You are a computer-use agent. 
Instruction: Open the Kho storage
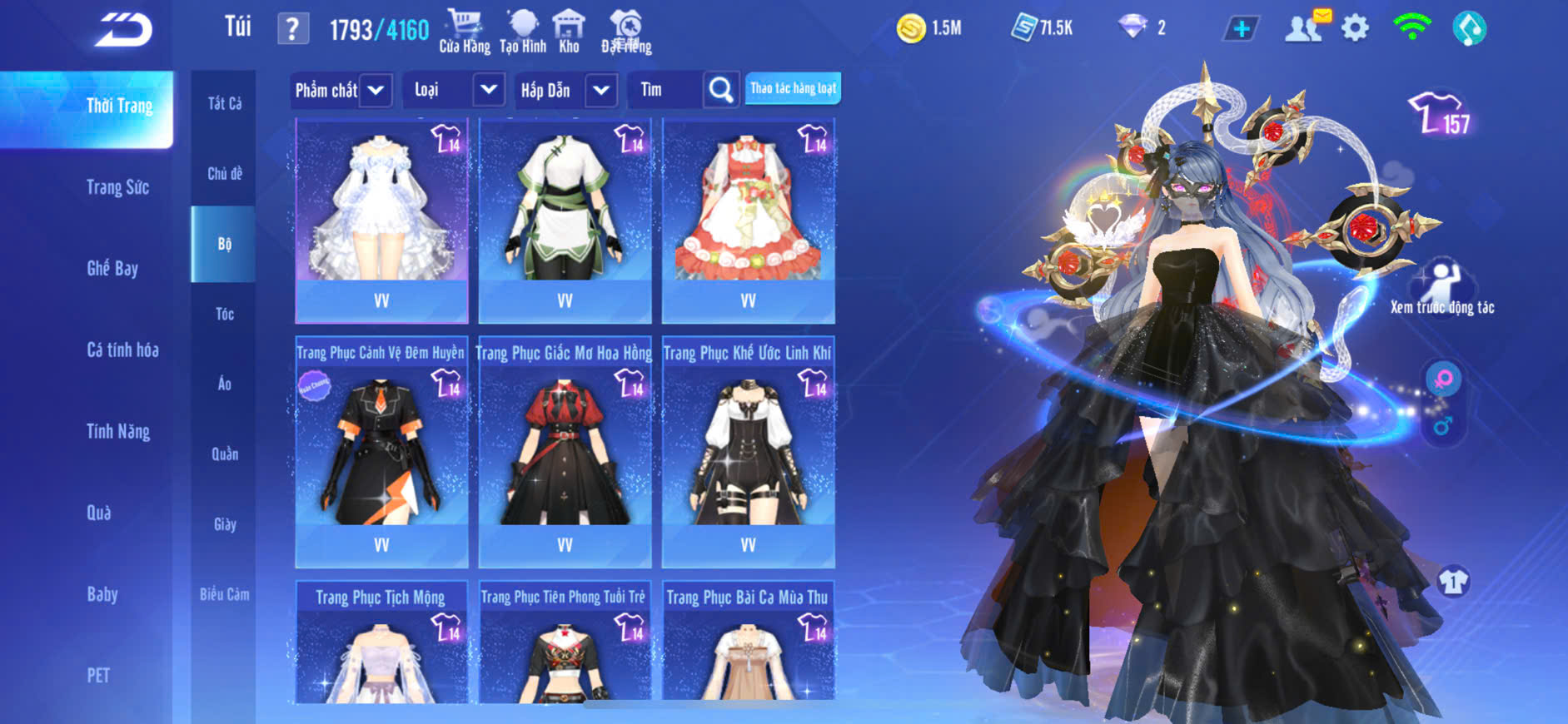(569, 32)
